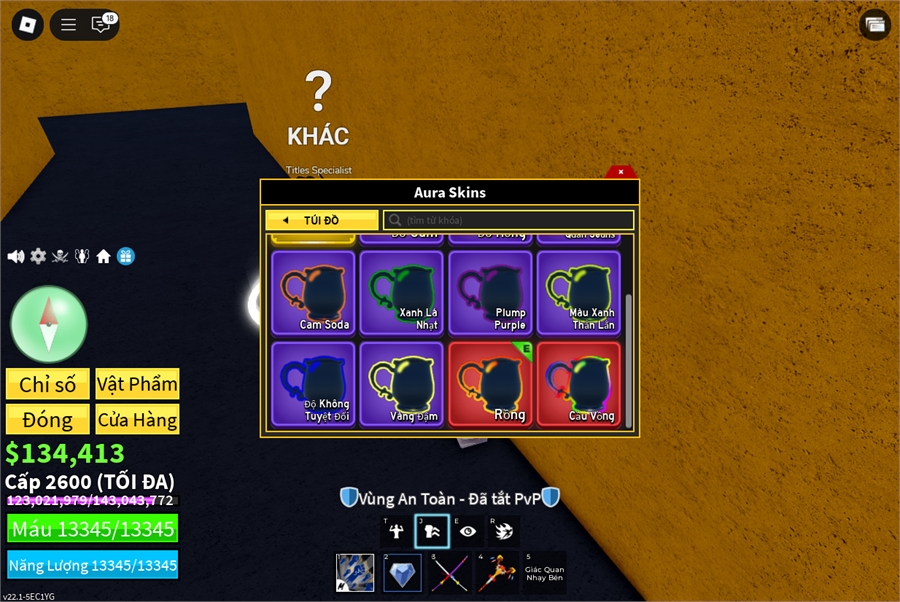The width and height of the screenshot is (900, 602).
Task: Click the Đóng button
Action: (x=48, y=419)
